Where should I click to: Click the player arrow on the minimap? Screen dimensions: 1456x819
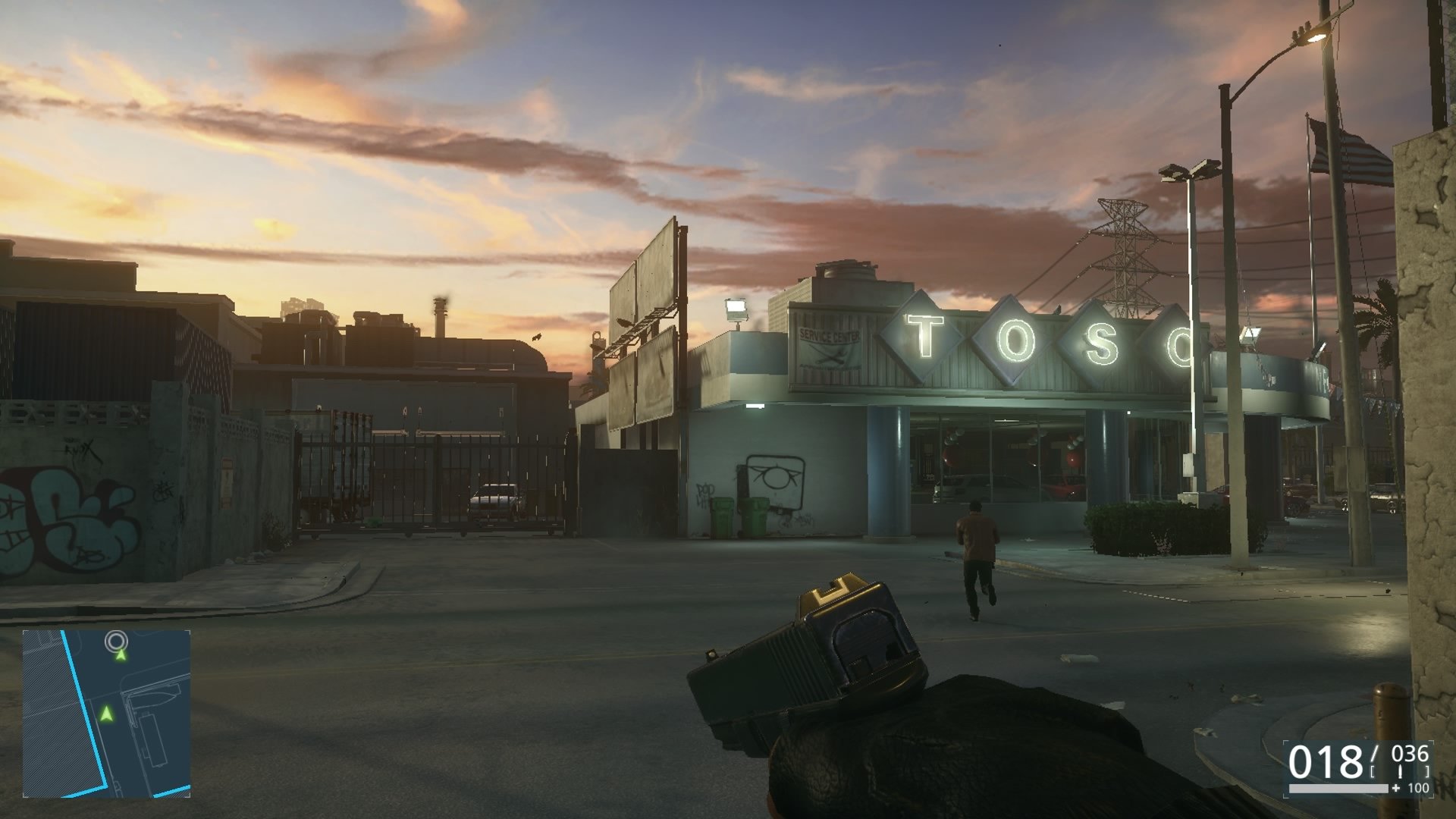pyautogui.click(x=106, y=714)
